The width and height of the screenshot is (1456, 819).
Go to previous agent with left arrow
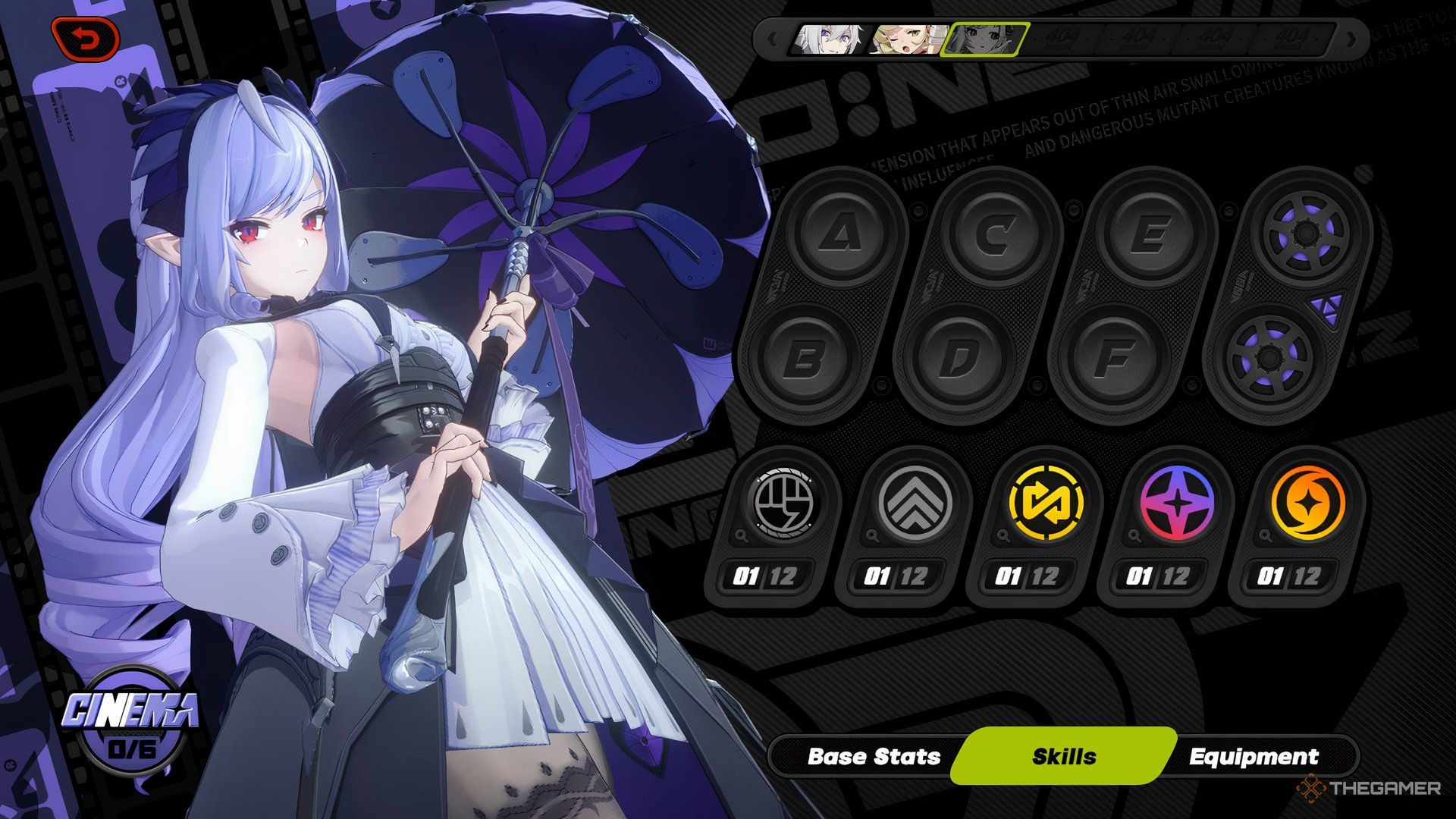772,39
